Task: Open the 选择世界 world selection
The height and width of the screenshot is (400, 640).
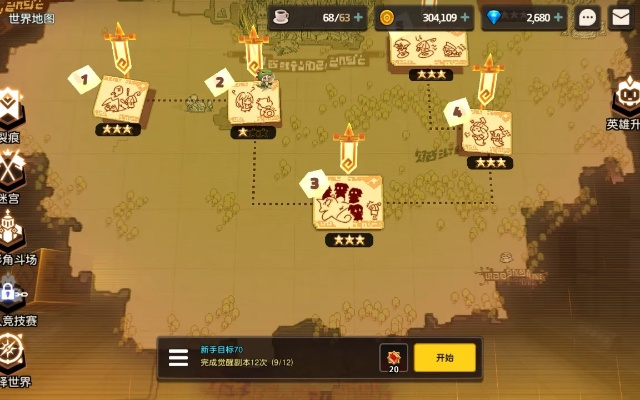Action: pyautogui.click(x=10, y=357)
